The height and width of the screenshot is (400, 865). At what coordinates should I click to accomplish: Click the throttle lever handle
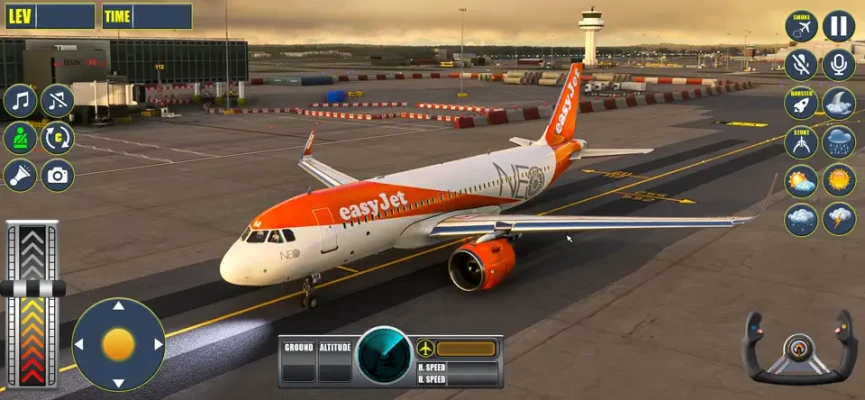32,288
